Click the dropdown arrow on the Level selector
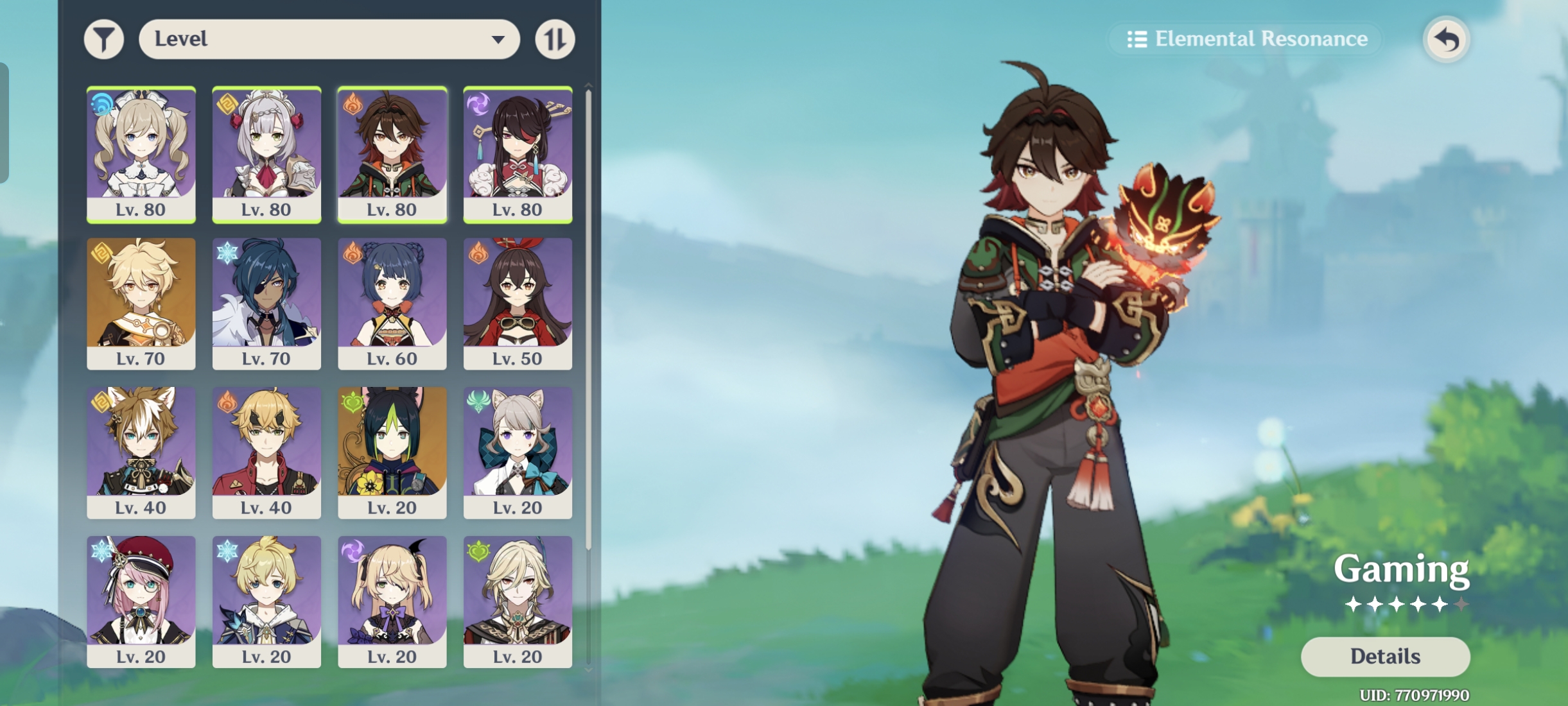 (x=500, y=39)
